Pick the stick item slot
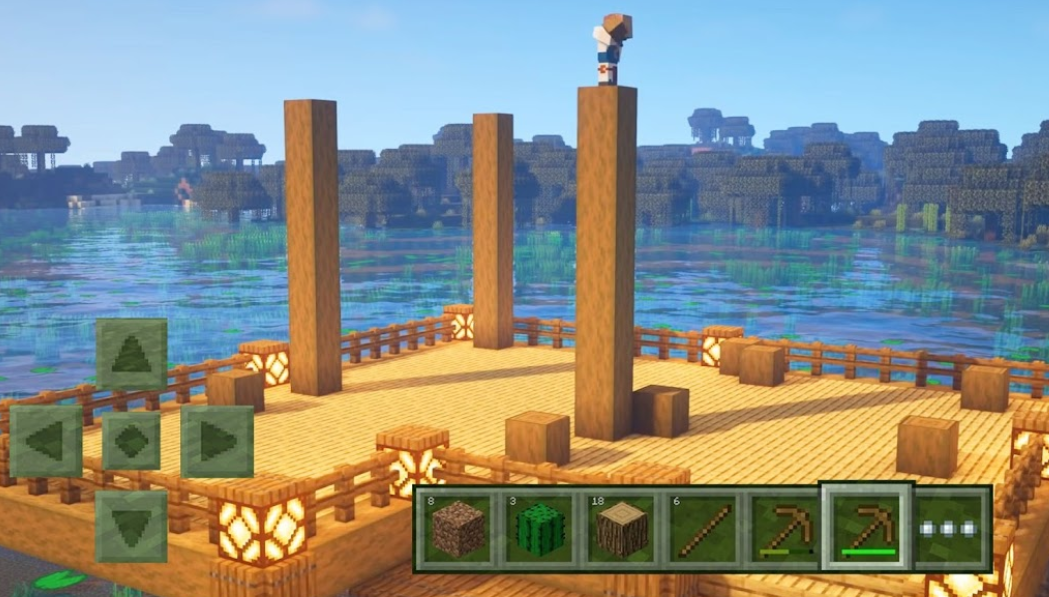This screenshot has width=1049, height=597. [704, 528]
